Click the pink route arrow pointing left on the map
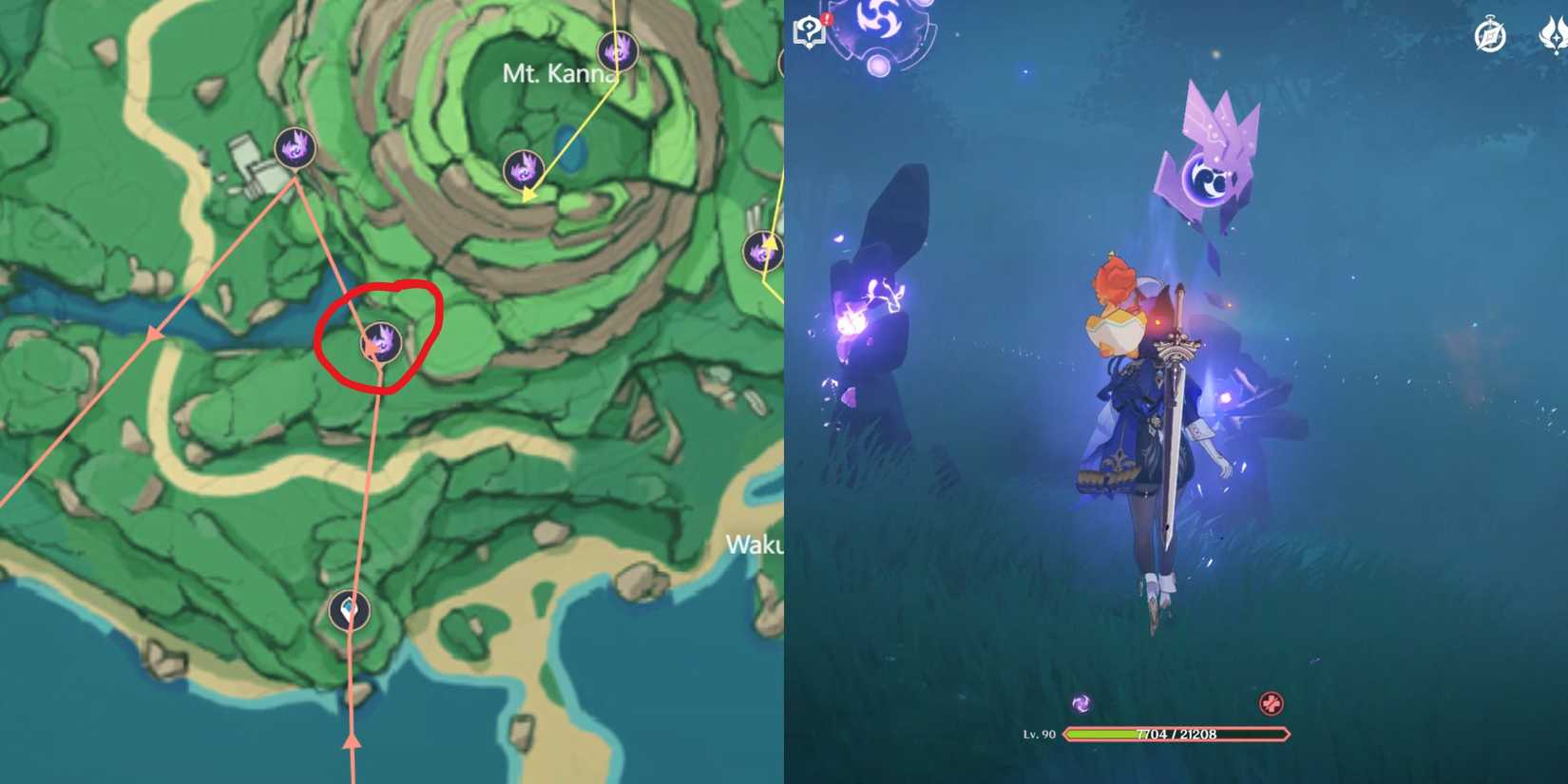This screenshot has width=1568, height=784. tap(152, 335)
